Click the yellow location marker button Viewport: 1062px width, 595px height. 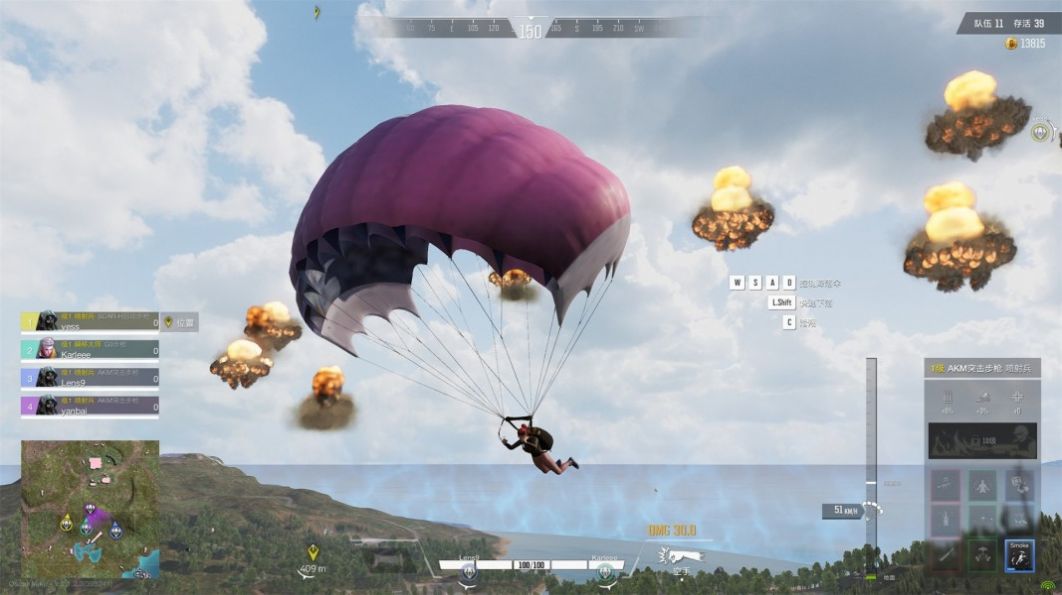[168, 322]
